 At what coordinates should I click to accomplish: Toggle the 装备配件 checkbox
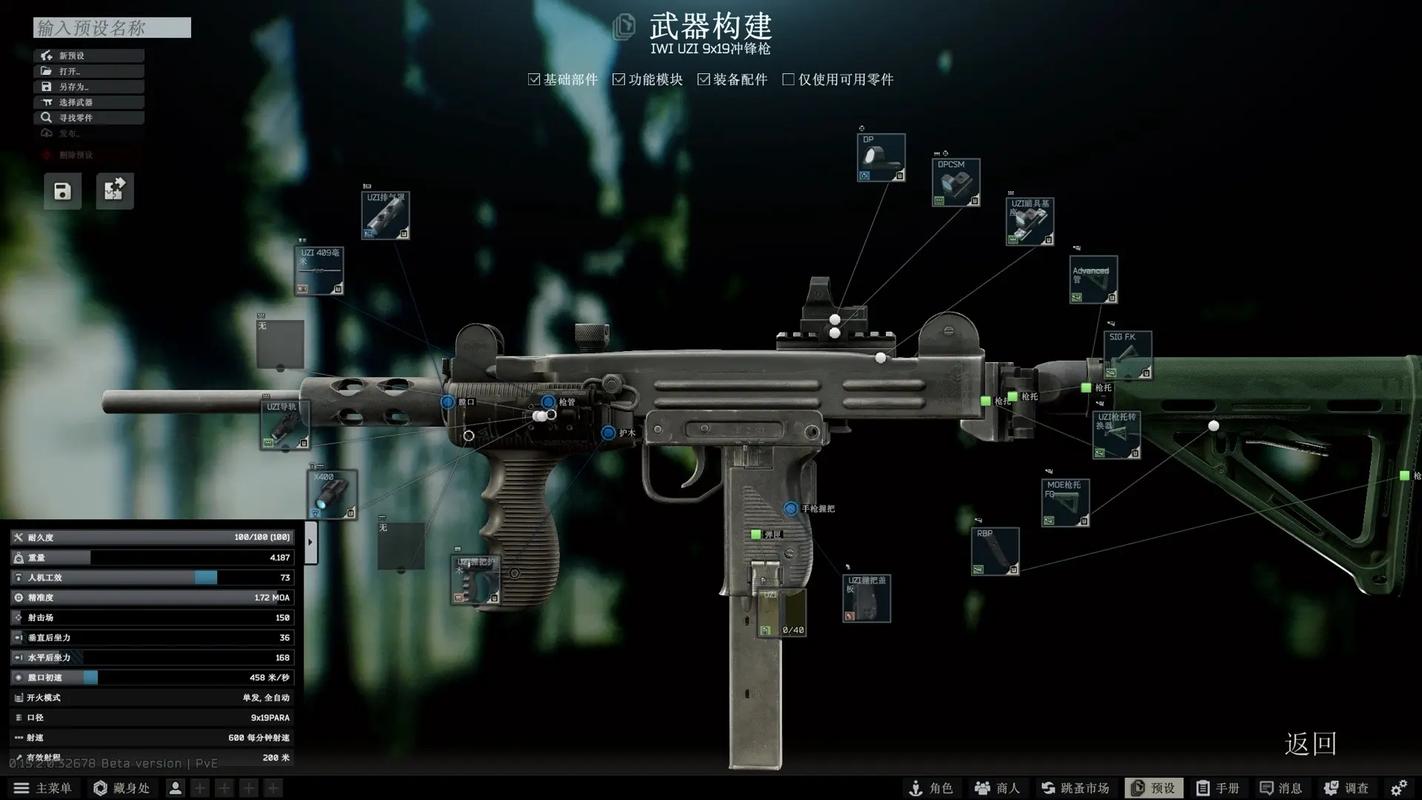click(x=704, y=79)
